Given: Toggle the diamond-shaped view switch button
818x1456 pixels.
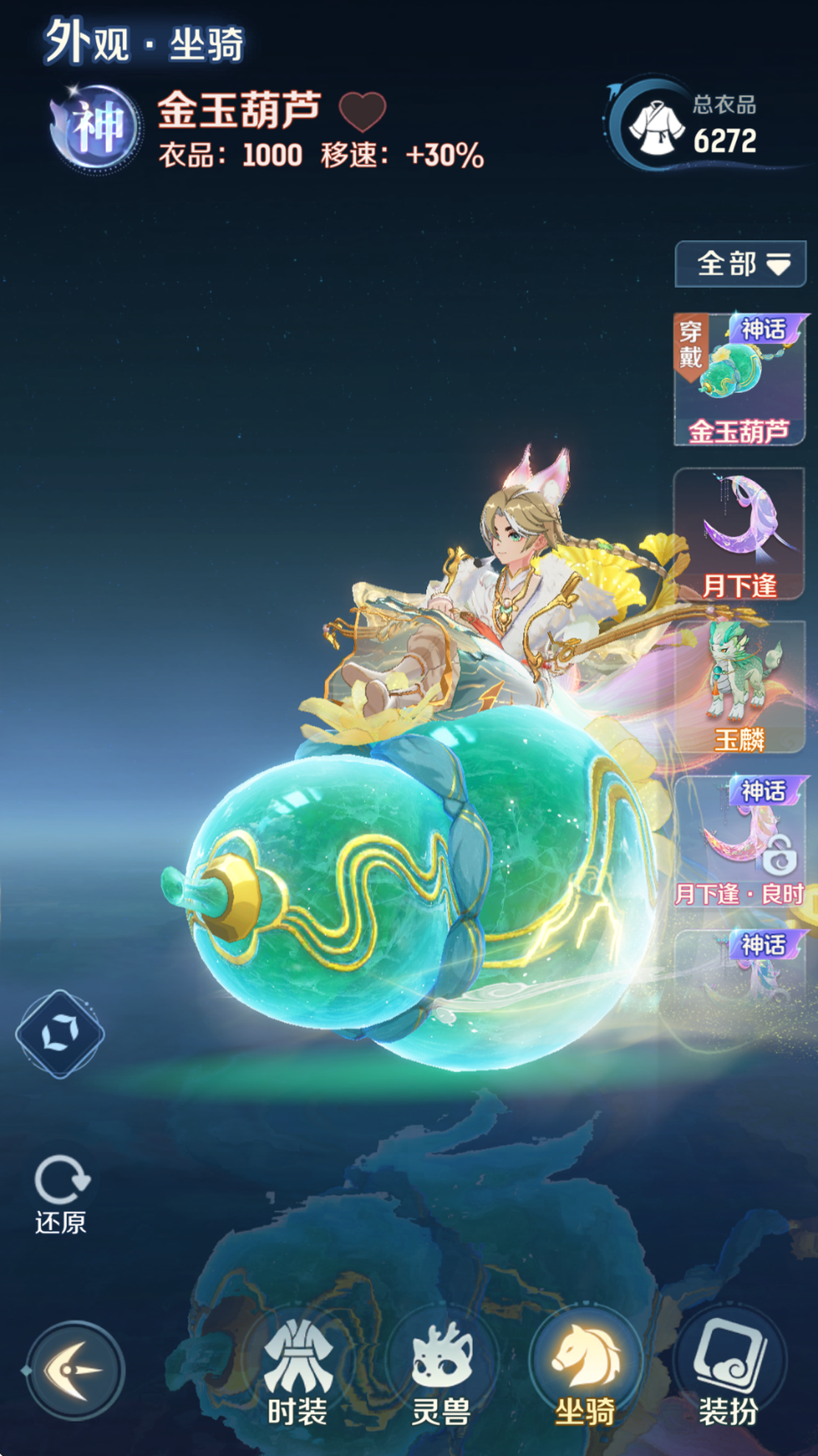Looking at the screenshot, I should (x=60, y=1034).
